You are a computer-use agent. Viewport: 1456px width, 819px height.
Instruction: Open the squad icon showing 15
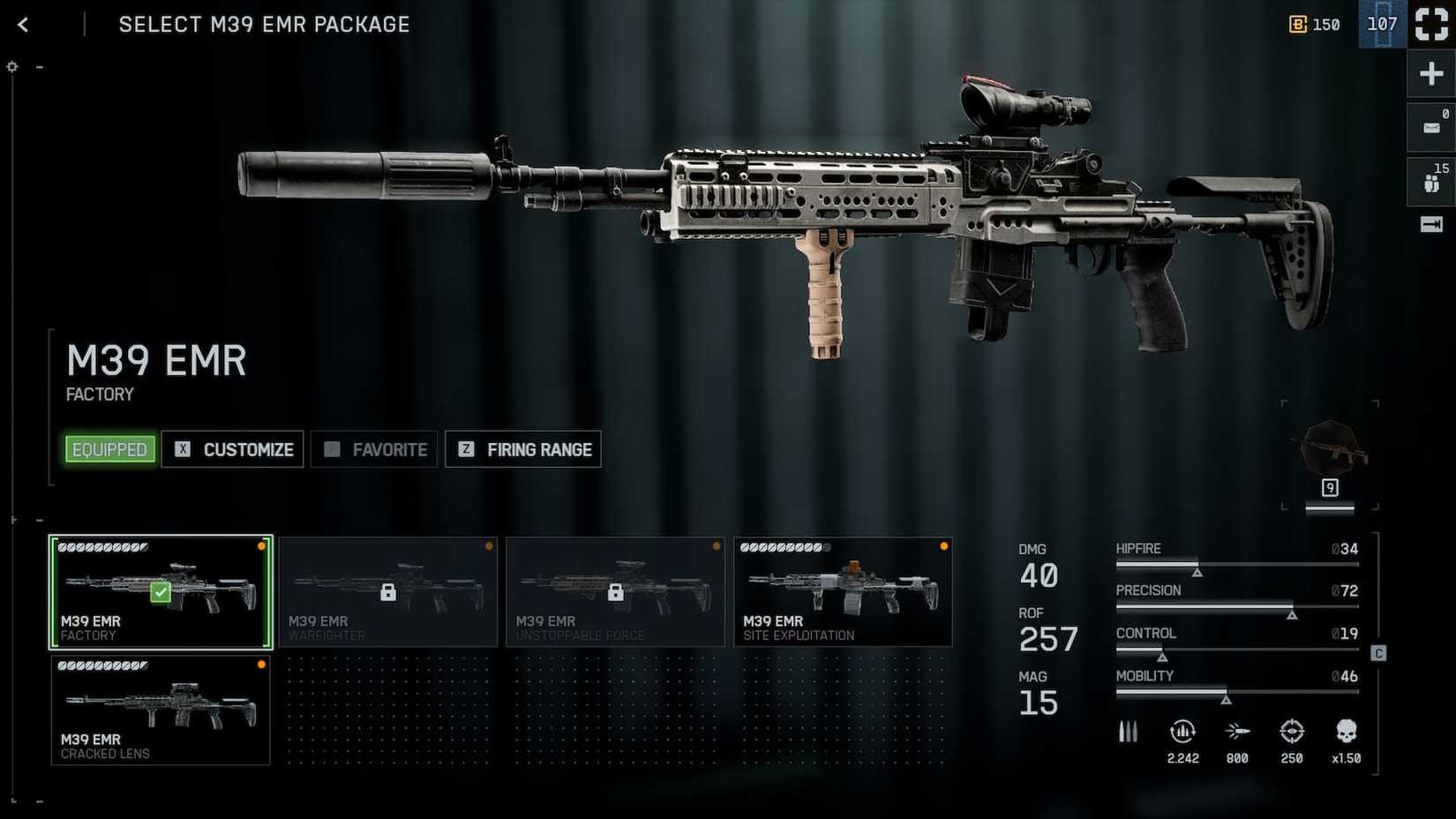[x=1430, y=181]
